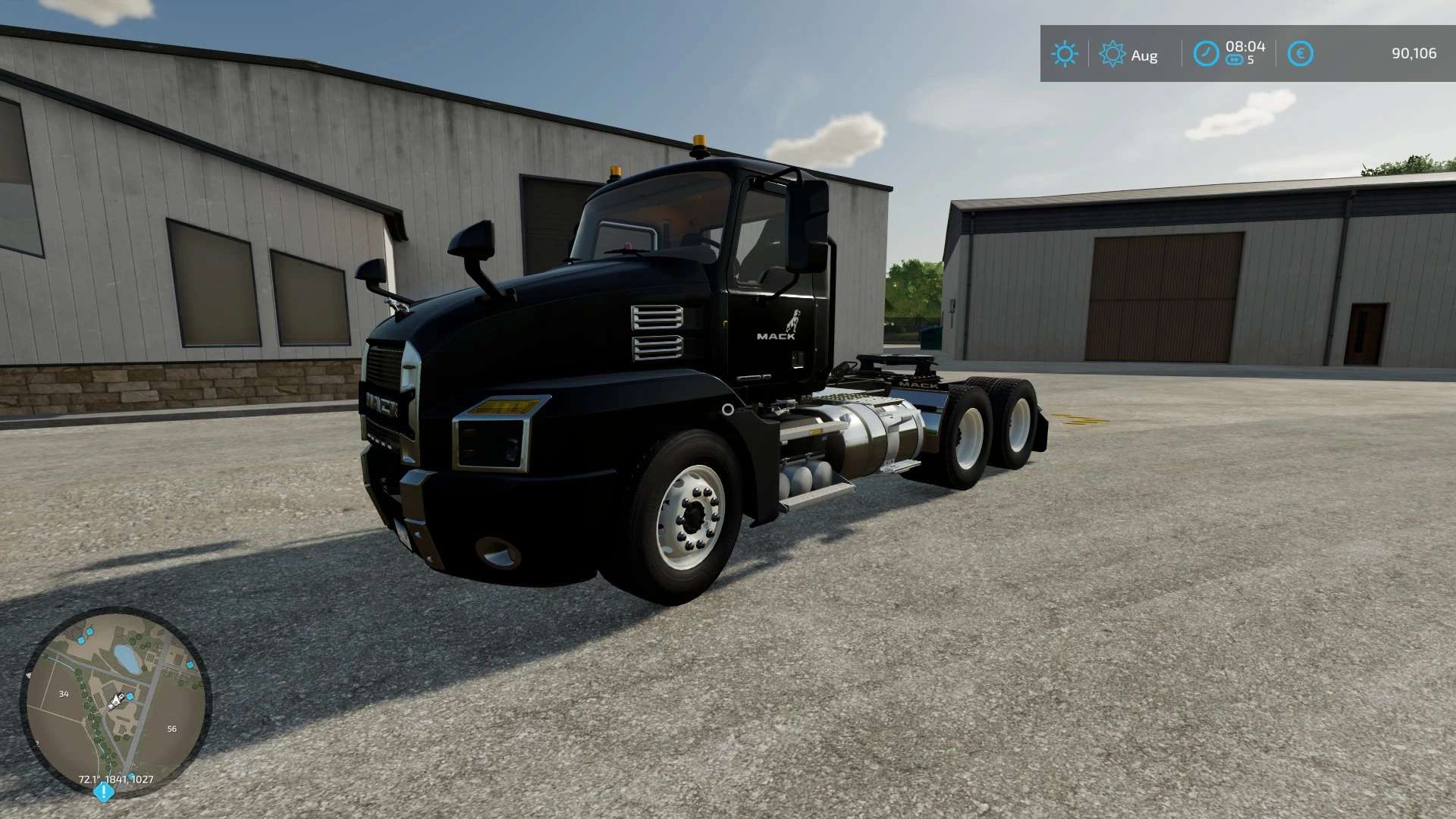This screenshot has width=1456, height=819.
Task: Select the clock icon in the HUD
Action: (x=1206, y=54)
